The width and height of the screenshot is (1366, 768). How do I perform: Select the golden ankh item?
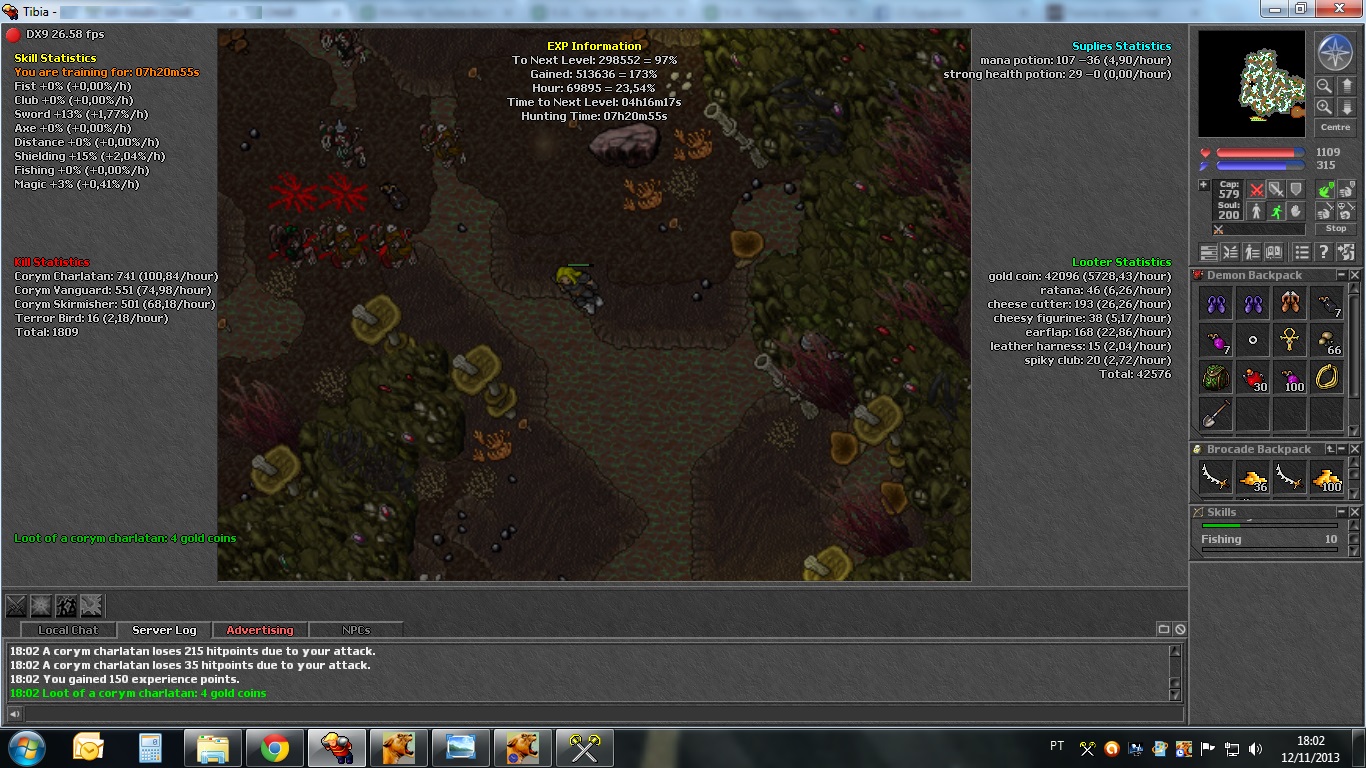[1290, 340]
